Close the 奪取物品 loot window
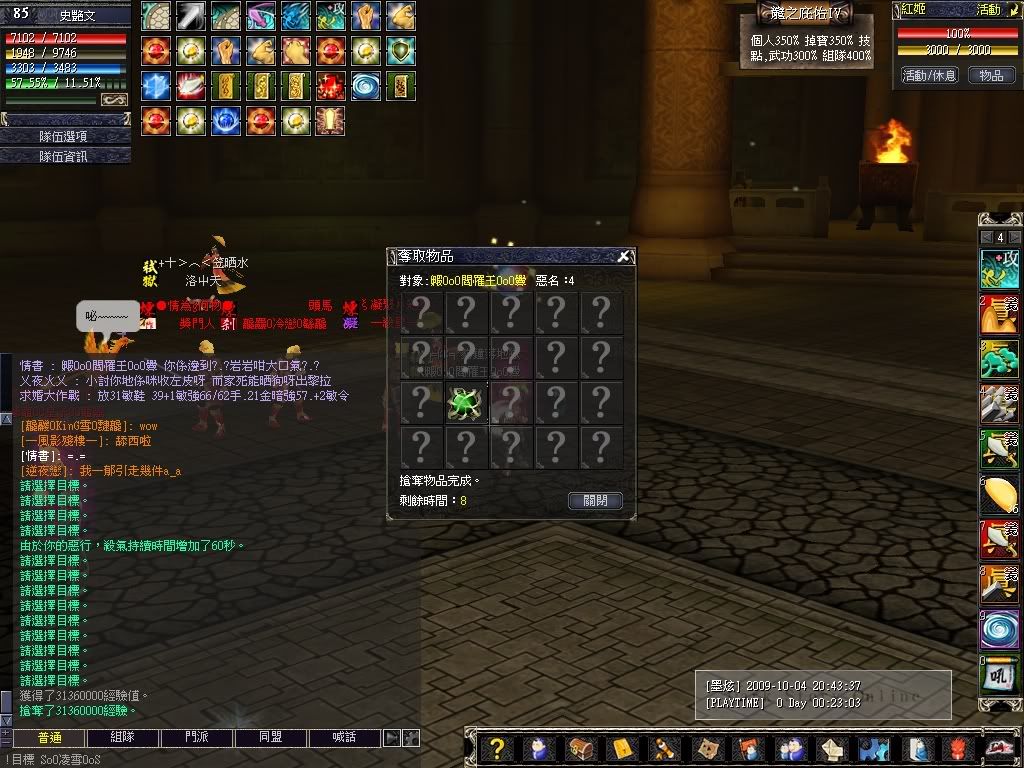 click(624, 257)
